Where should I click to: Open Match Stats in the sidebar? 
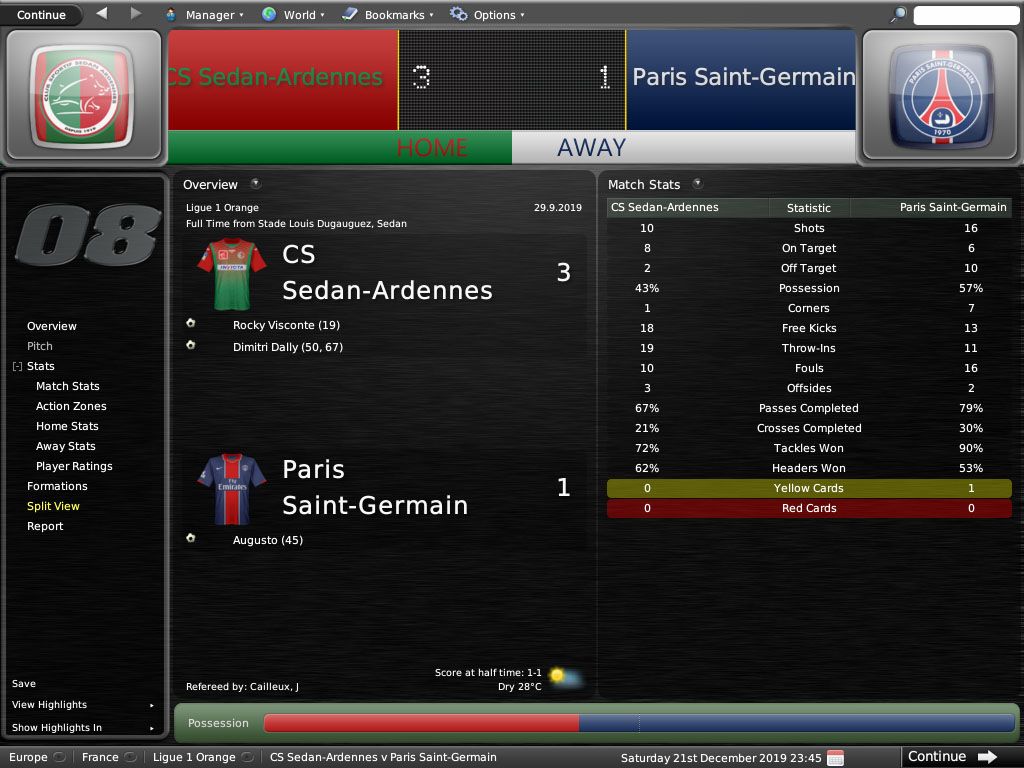click(x=68, y=386)
